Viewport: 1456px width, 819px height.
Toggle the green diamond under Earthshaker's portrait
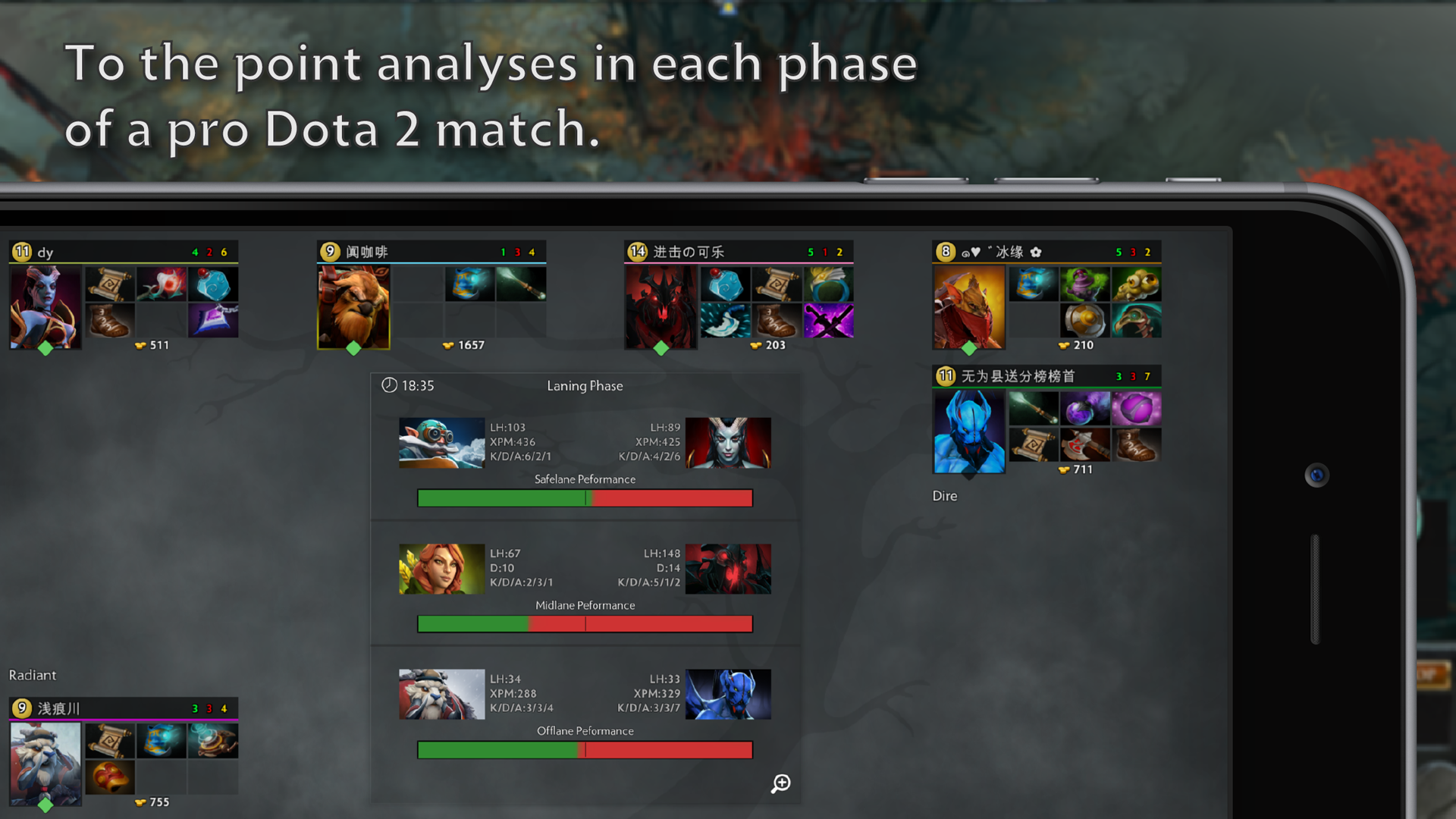tap(354, 347)
